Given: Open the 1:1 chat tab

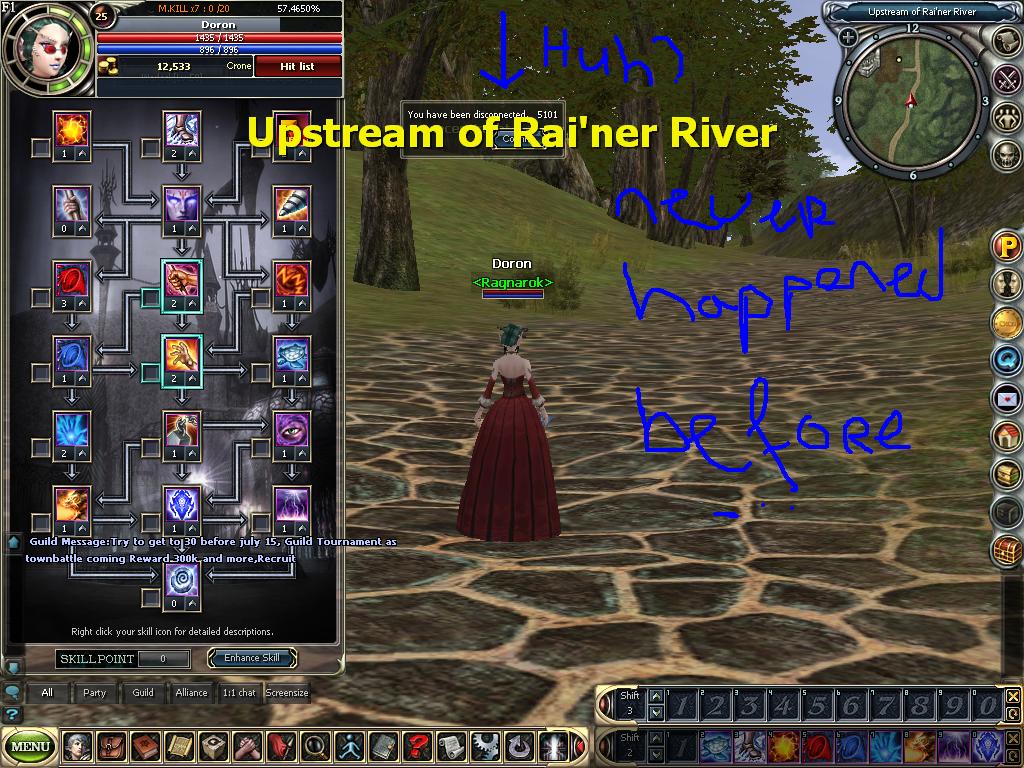Looking at the screenshot, I should [238, 692].
